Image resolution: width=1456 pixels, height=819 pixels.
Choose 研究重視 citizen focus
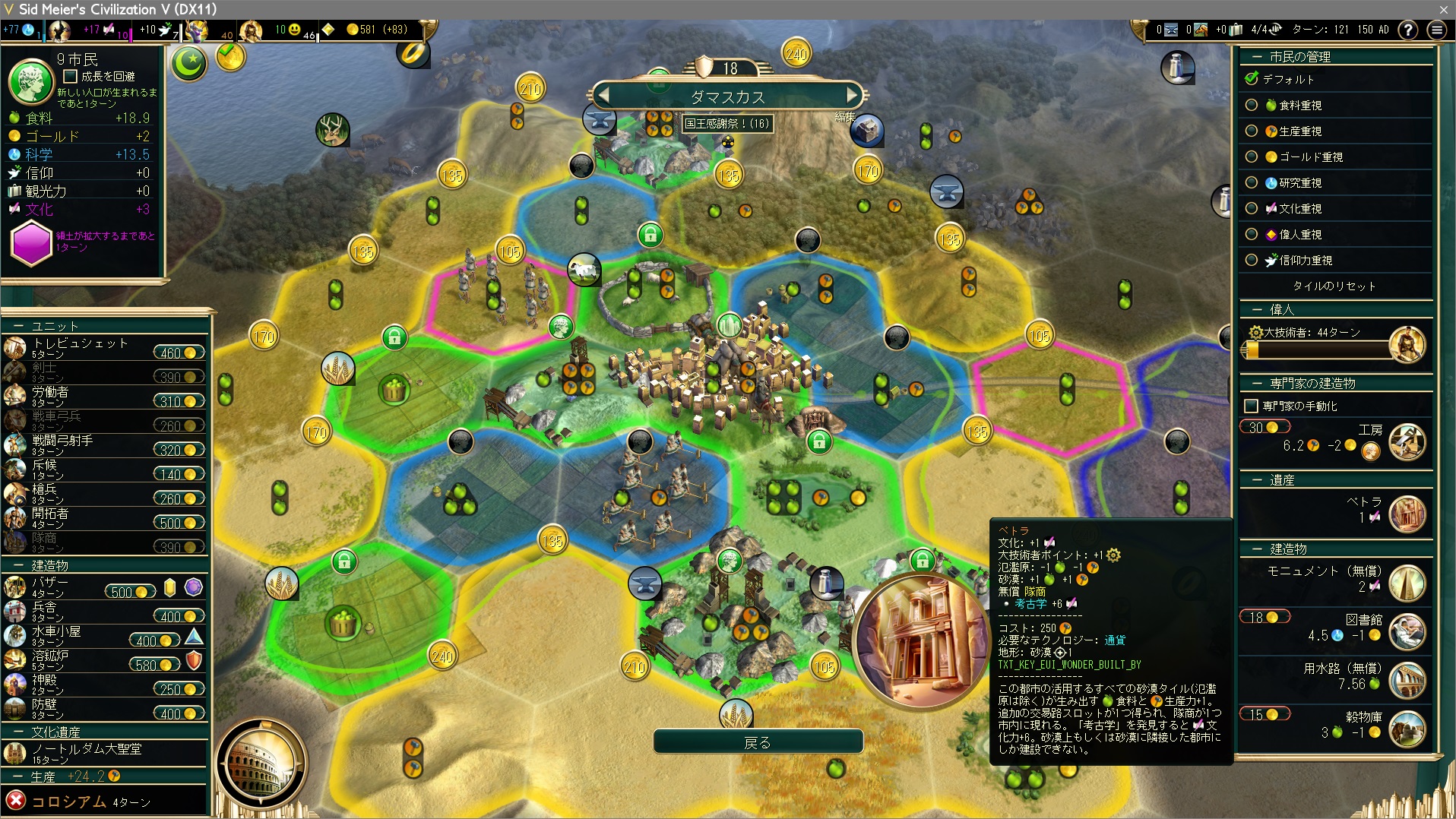coord(1251,182)
